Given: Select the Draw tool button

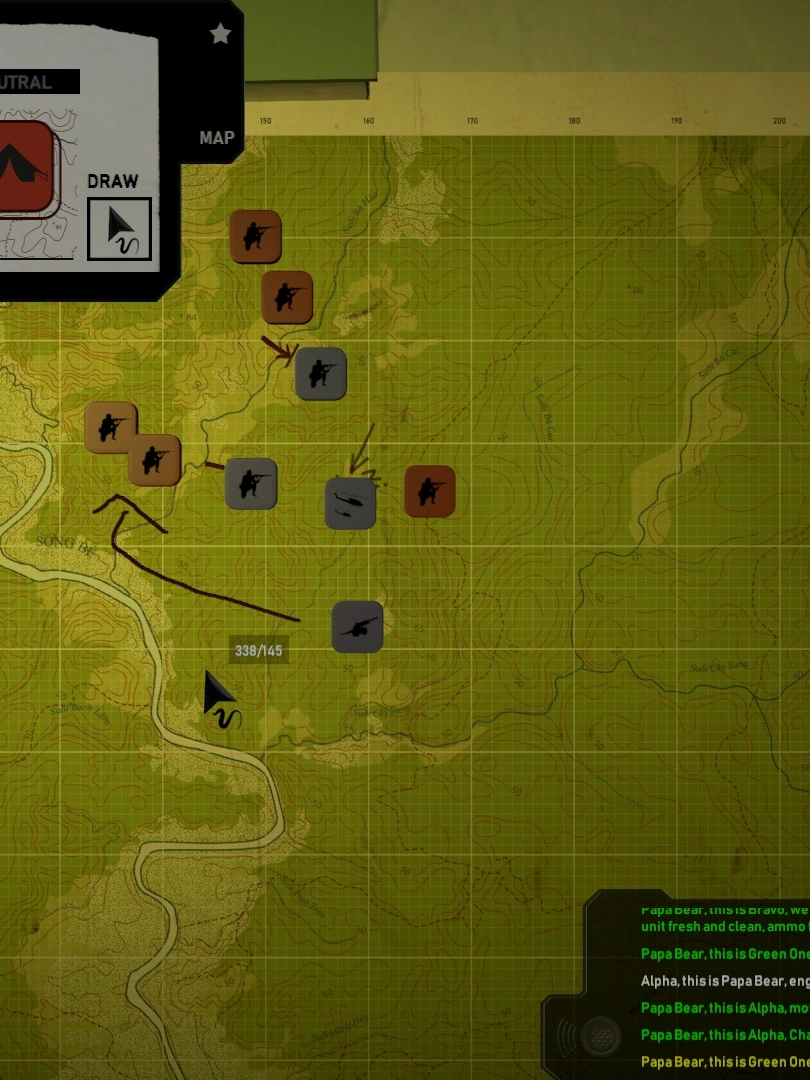Looking at the screenshot, I should (120, 228).
